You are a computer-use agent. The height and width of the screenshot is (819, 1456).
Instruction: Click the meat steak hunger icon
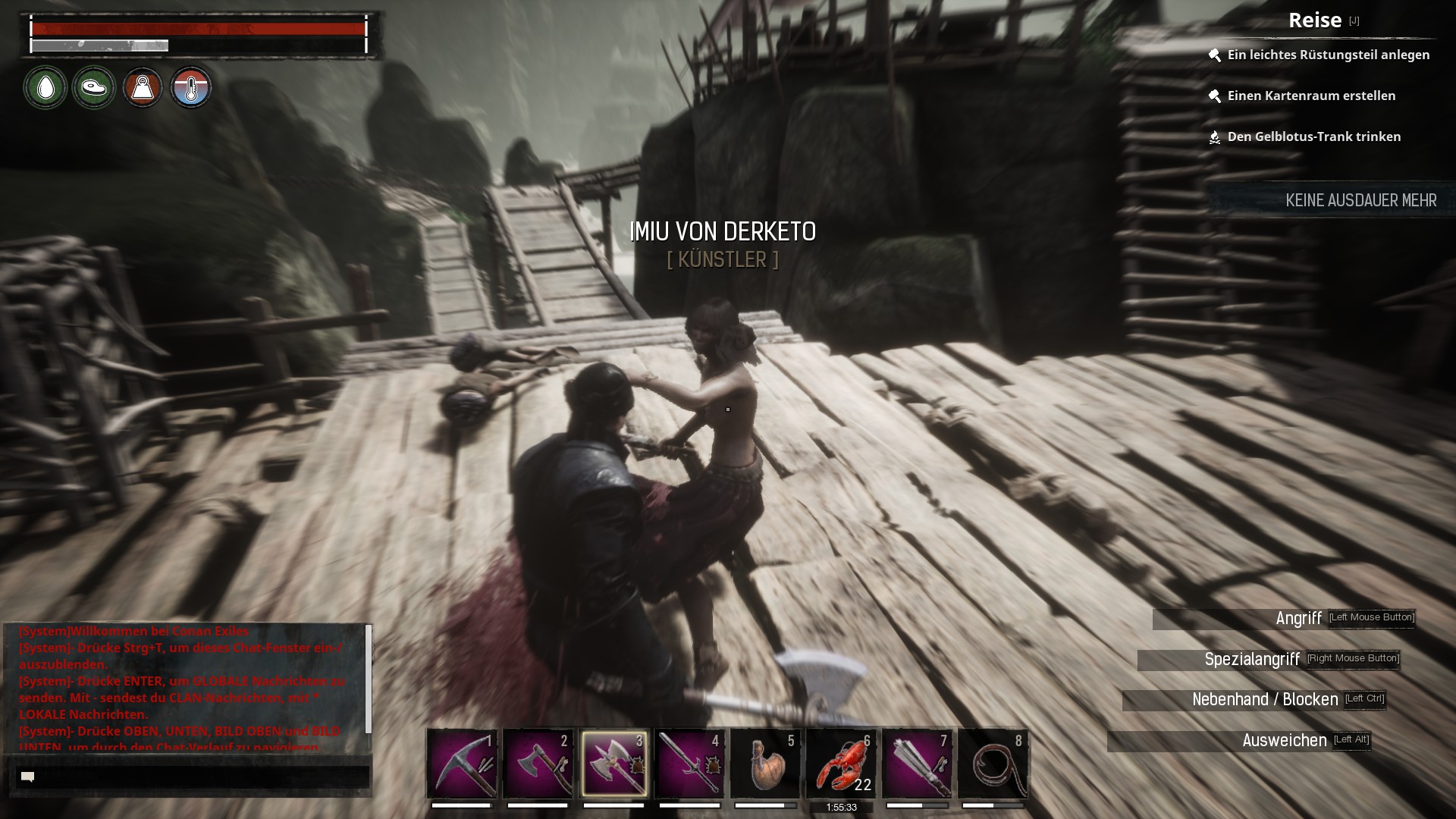[x=94, y=88]
